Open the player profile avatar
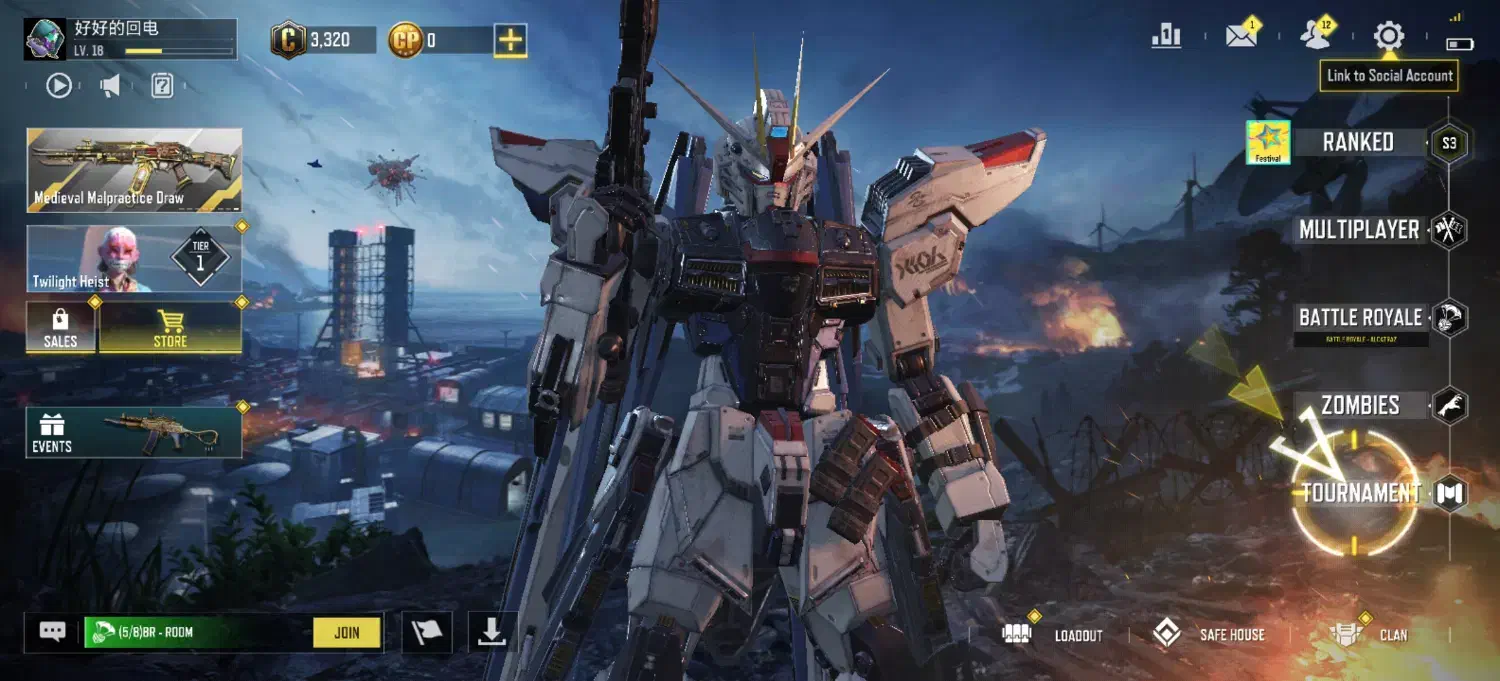 coord(45,39)
